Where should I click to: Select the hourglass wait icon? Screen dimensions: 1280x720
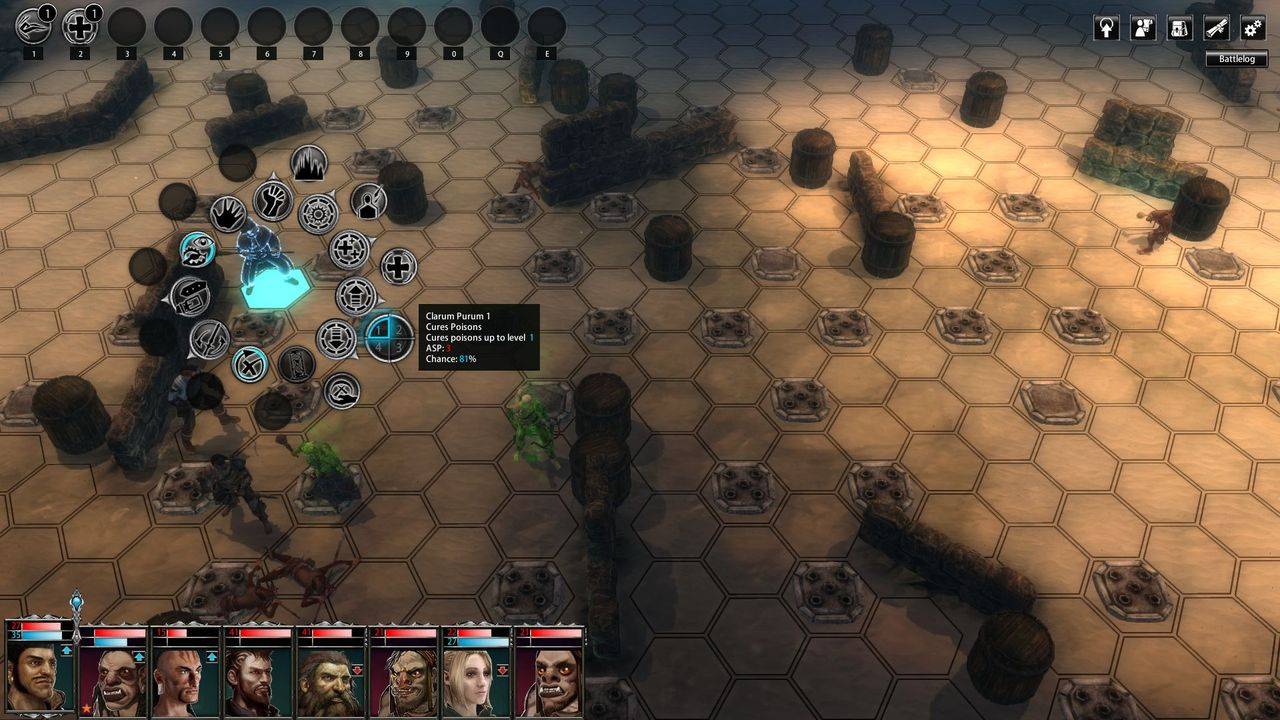[x=295, y=364]
